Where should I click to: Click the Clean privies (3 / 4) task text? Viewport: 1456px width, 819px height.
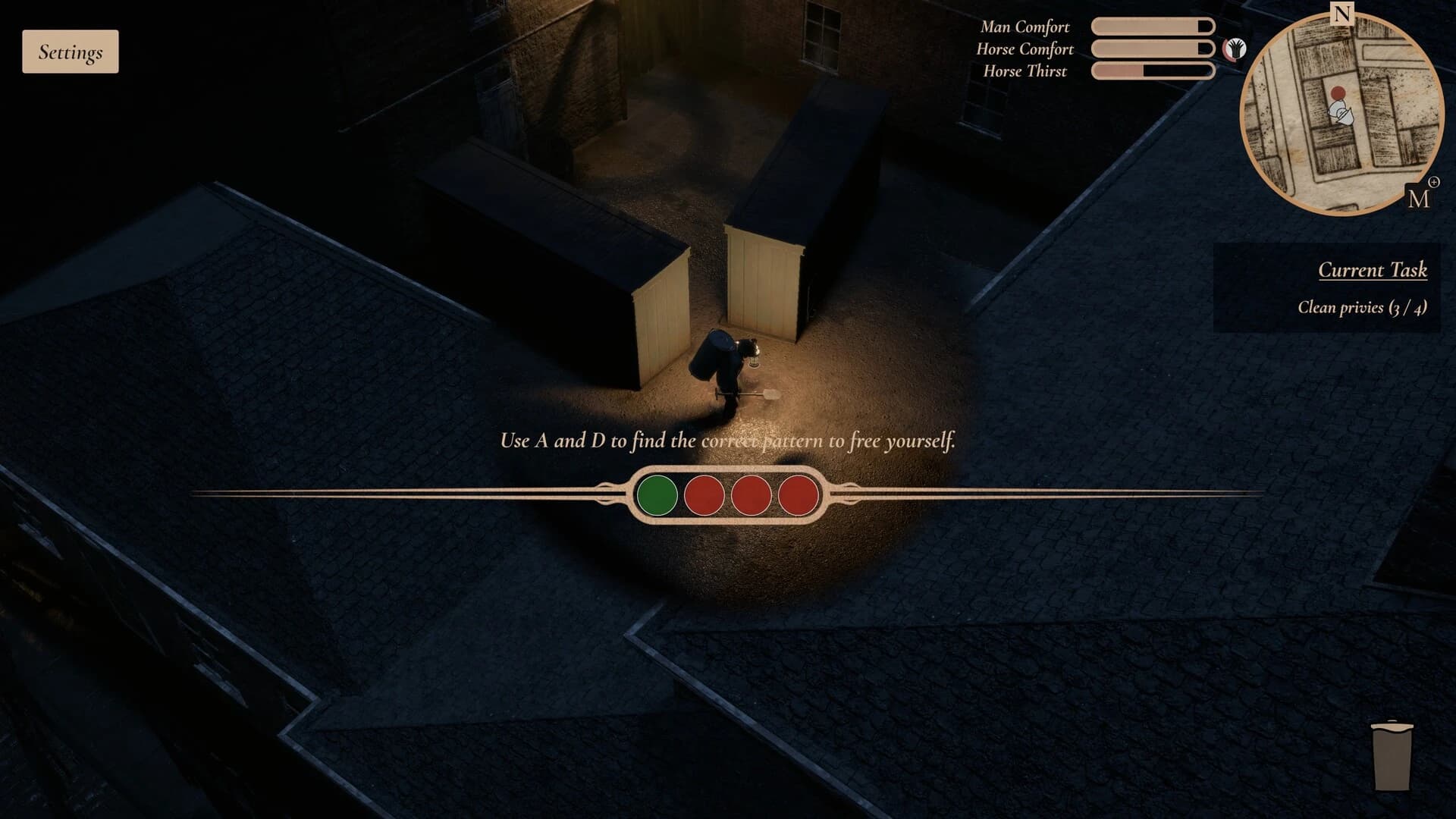pyautogui.click(x=1362, y=308)
